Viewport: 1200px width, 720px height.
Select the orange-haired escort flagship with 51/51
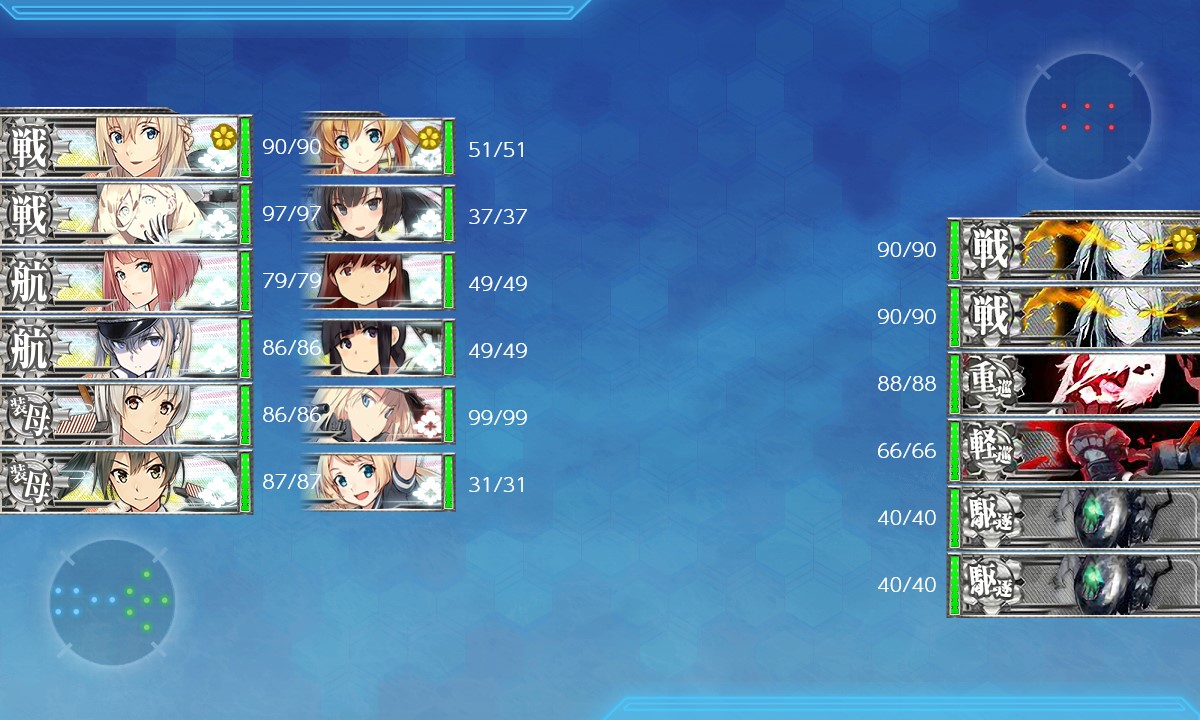pyautogui.click(x=378, y=147)
